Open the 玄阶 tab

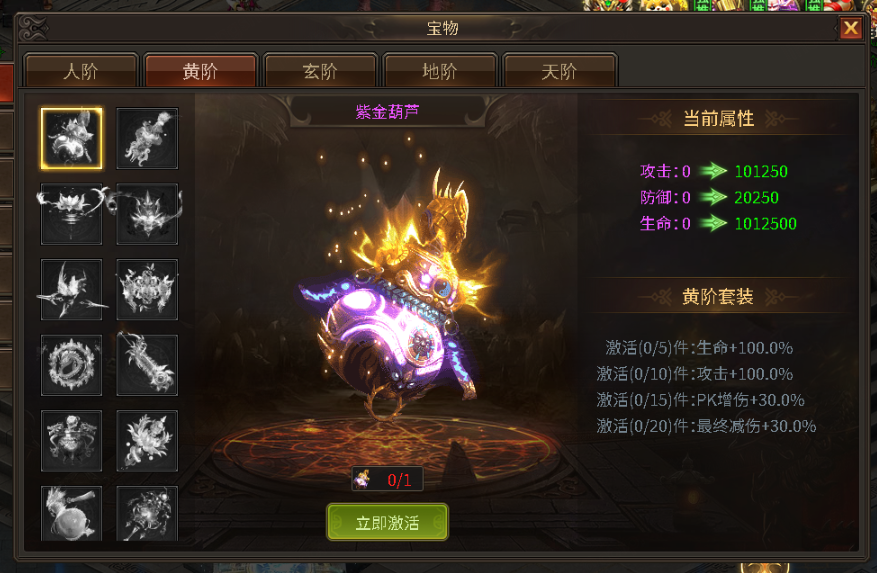click(x=320, y=72)
